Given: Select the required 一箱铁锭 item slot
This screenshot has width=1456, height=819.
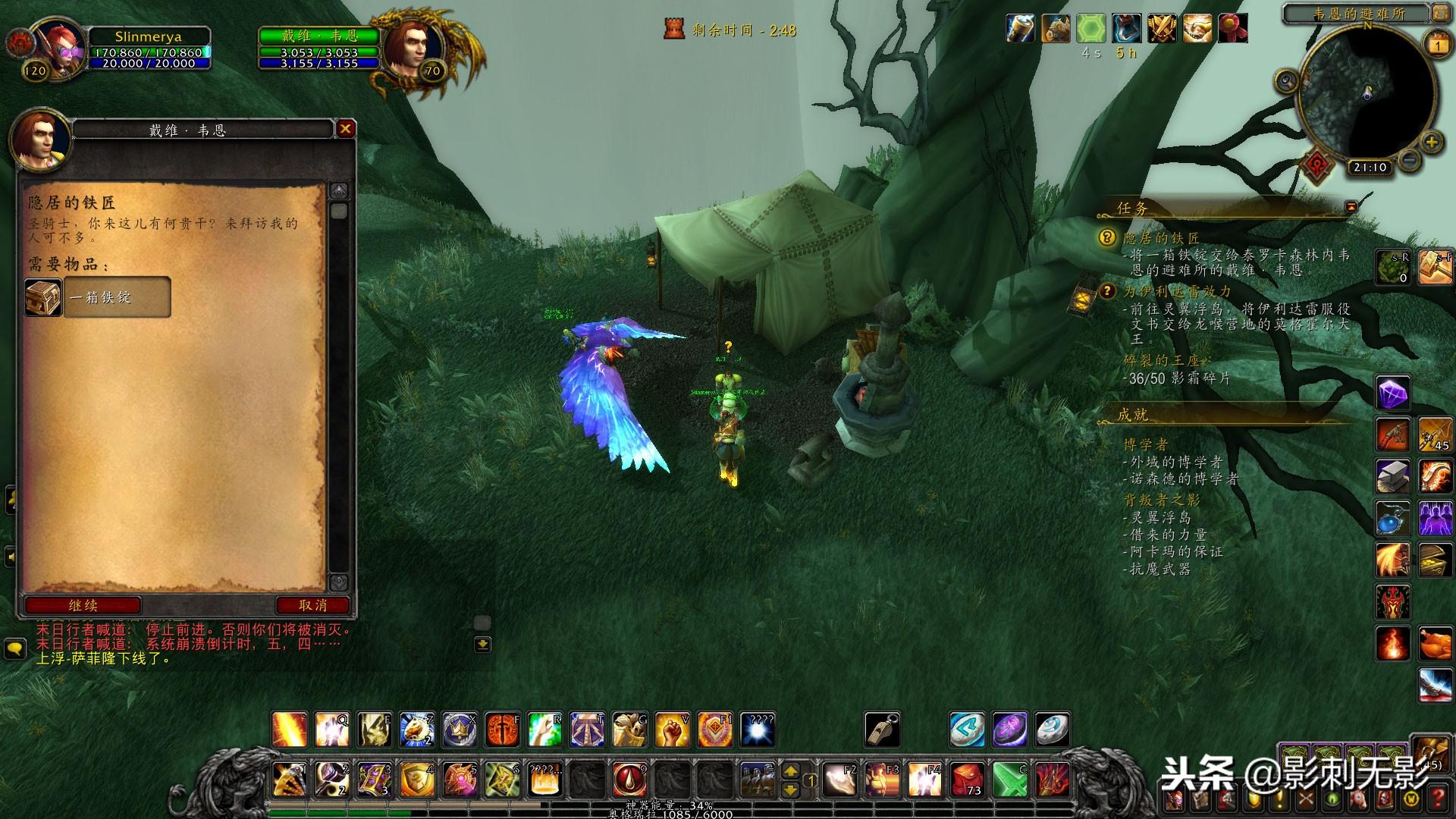Looking at the screenshot, I should pos(97,297).
